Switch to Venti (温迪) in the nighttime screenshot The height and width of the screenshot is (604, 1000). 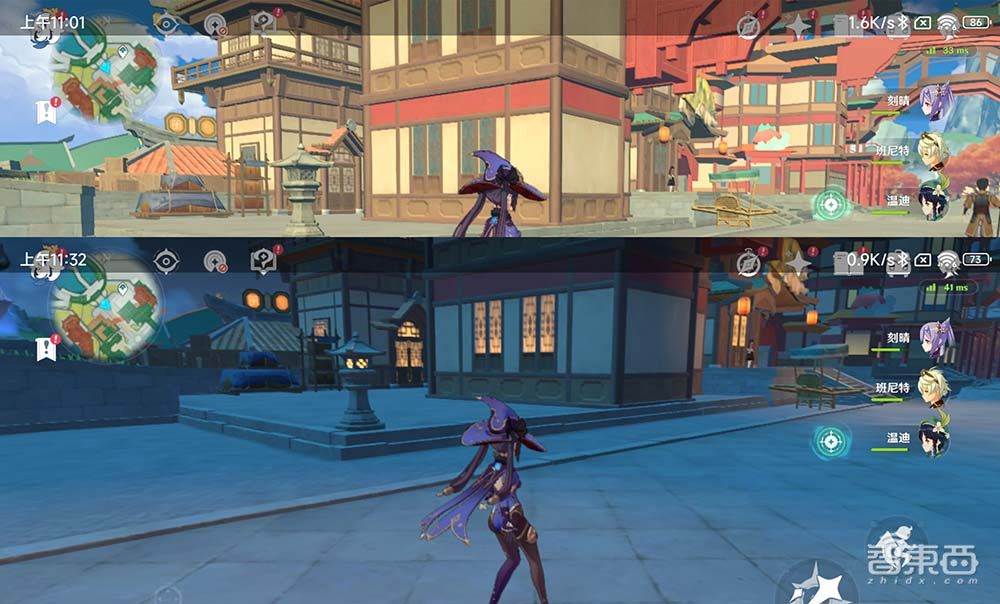pos(936,438)
